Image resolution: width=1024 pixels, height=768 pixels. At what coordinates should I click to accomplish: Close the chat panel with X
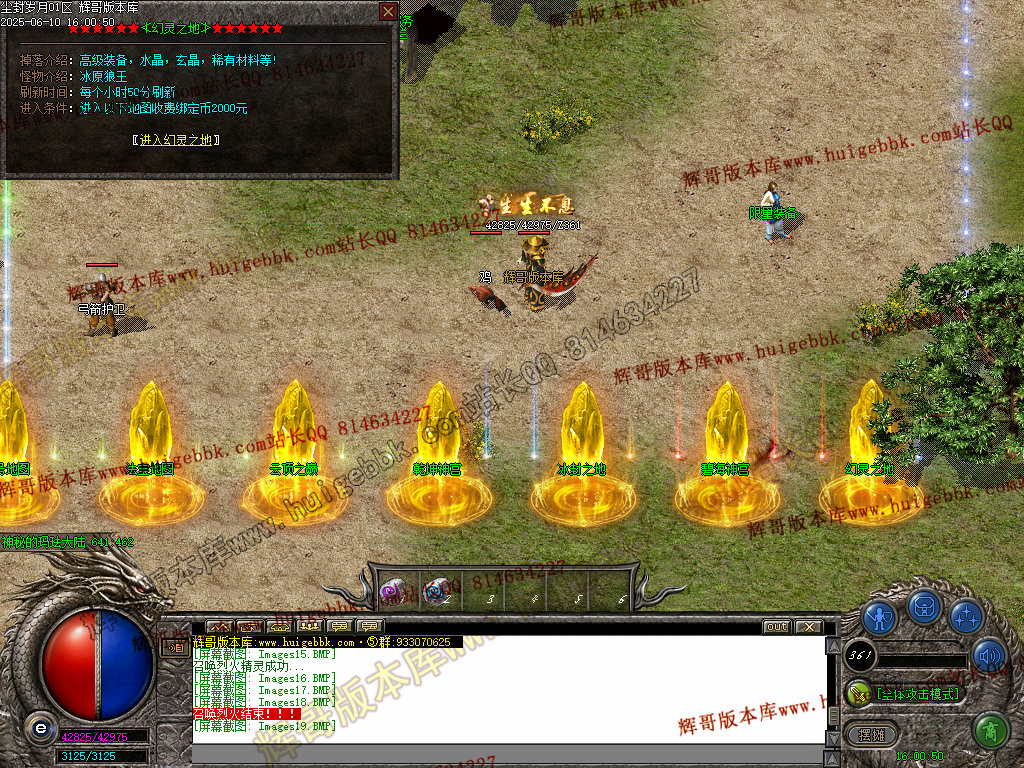tap(808, 627)
